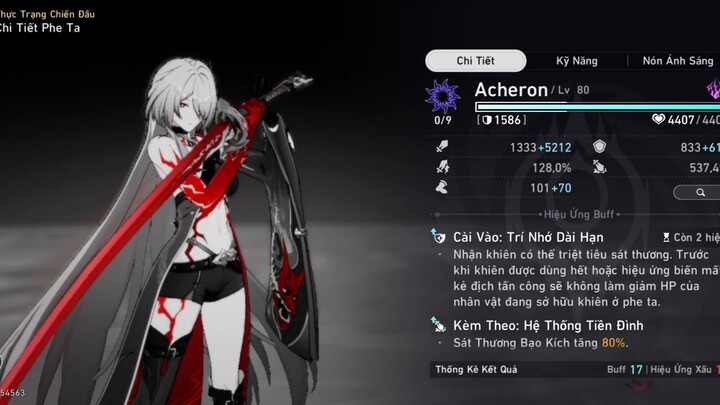Image resolution: width=720 pixels, height=405 pixels.
Task: Switch to the Chi Tiết tab
Action: tap(476, 61)
